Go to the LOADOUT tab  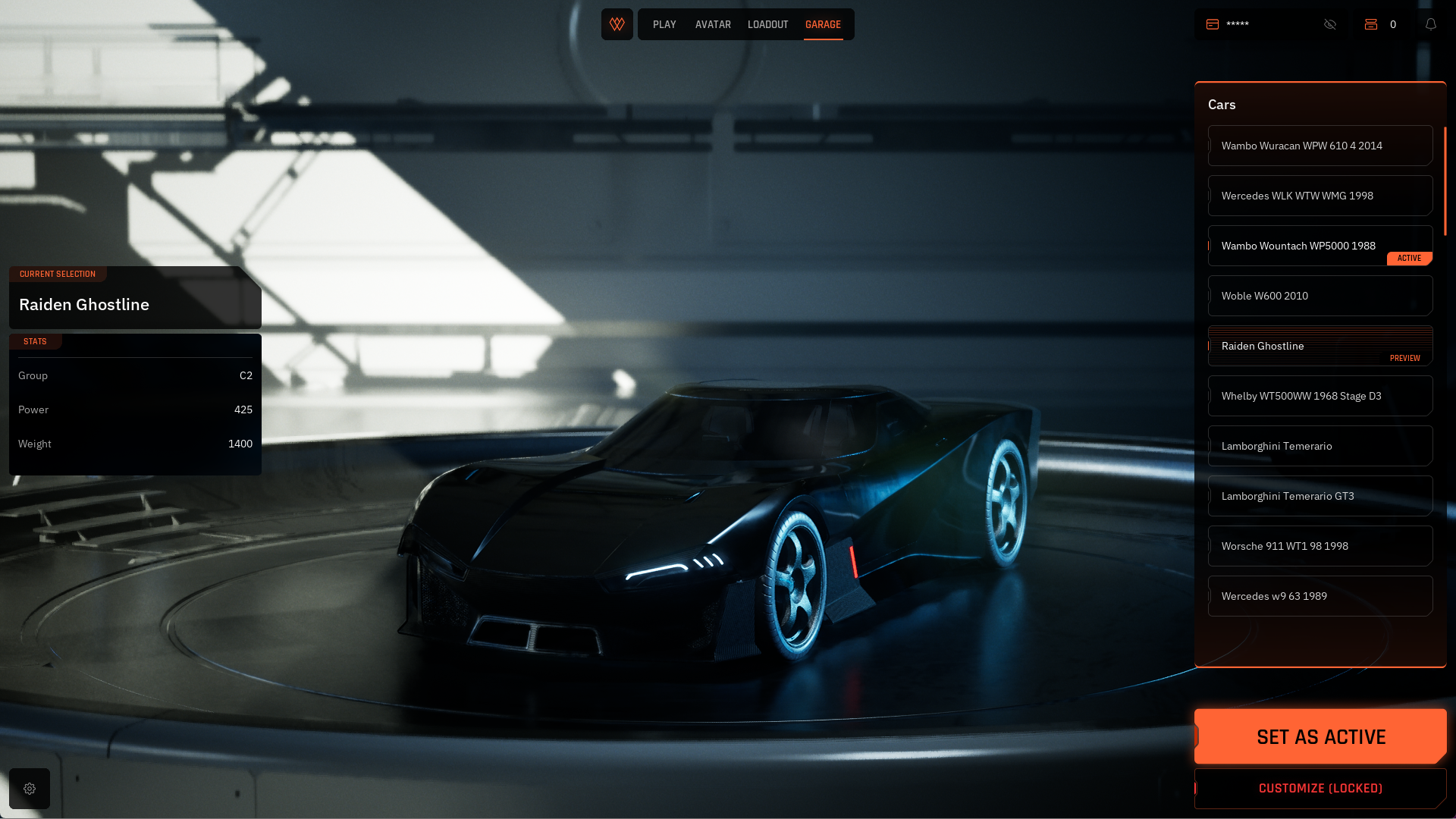point(767,24)
